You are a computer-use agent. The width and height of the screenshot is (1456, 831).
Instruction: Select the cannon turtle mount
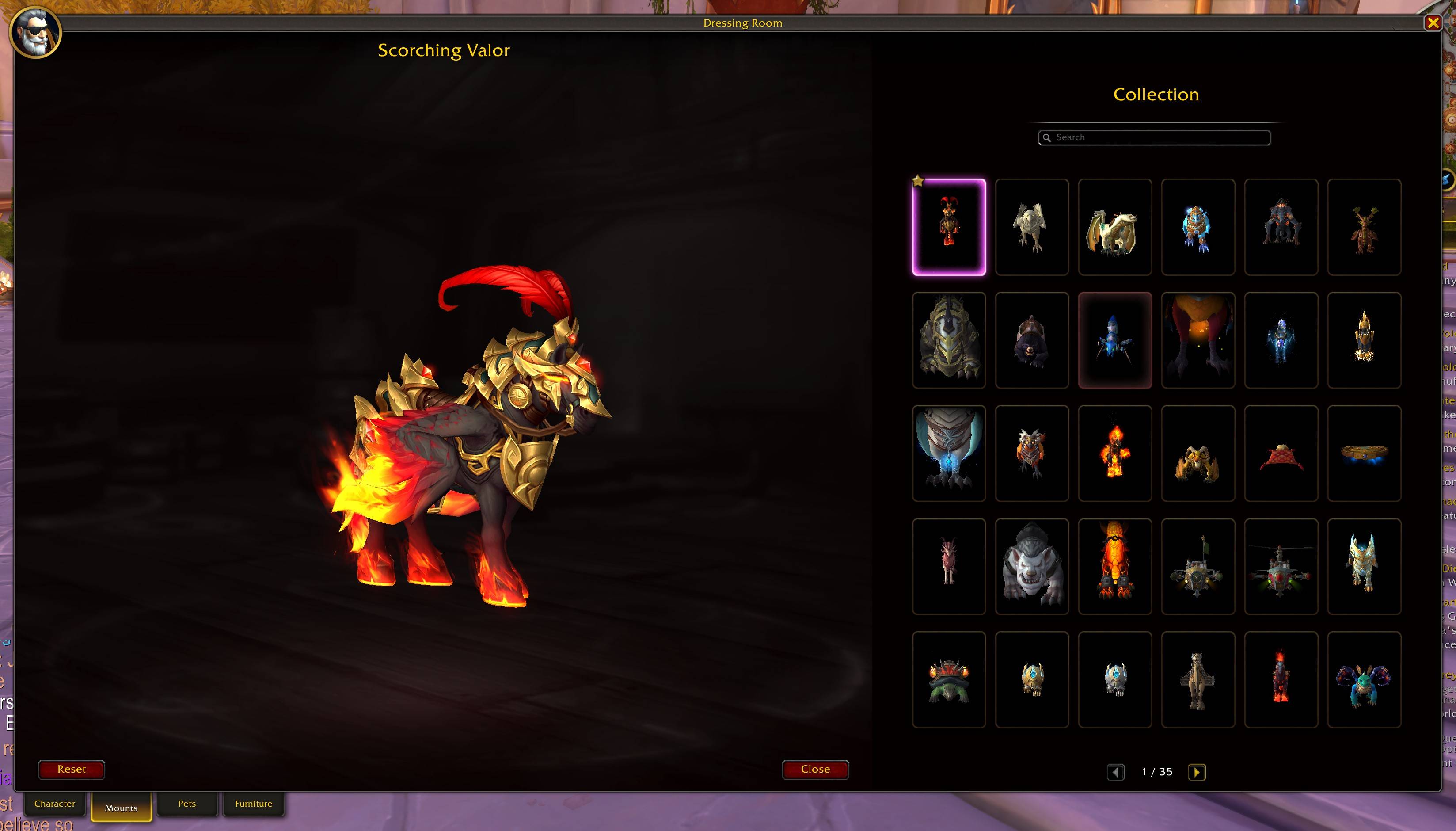coord(949,679)
